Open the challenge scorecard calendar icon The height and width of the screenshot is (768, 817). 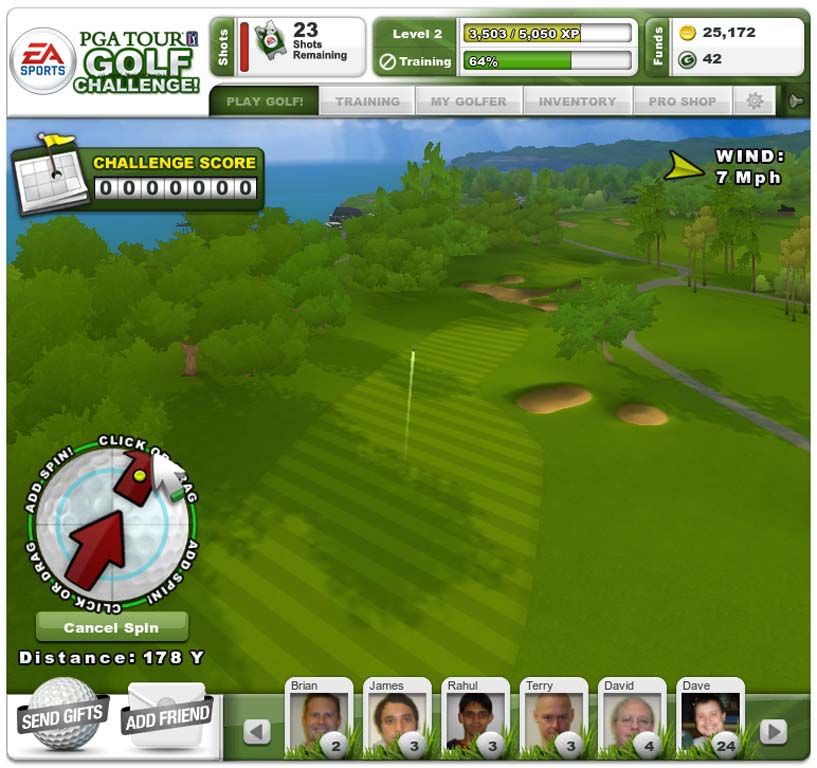50,177
